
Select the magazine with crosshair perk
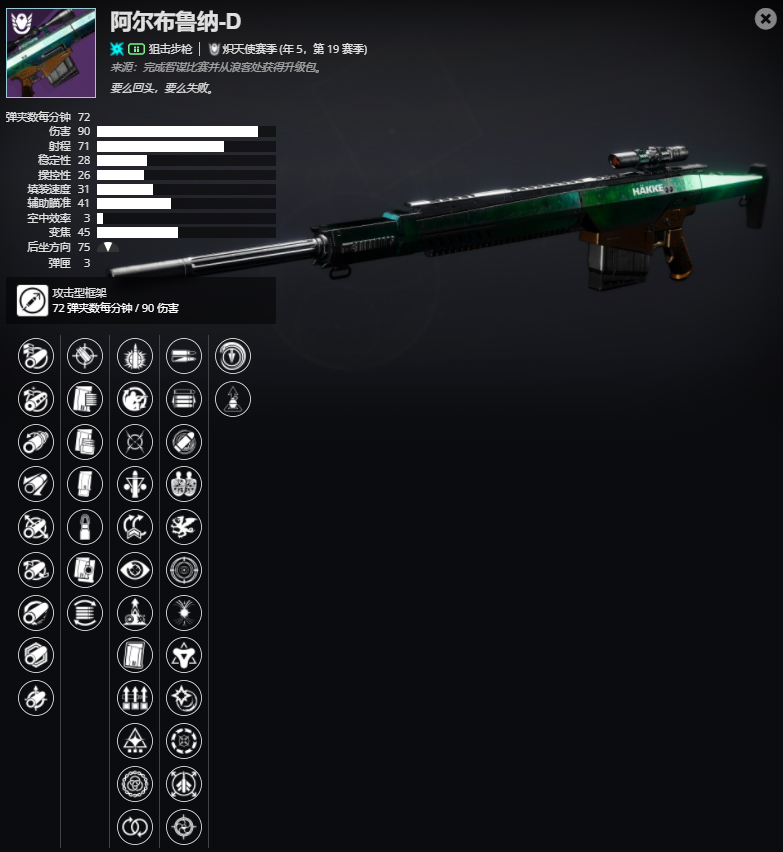click(85, 570)
